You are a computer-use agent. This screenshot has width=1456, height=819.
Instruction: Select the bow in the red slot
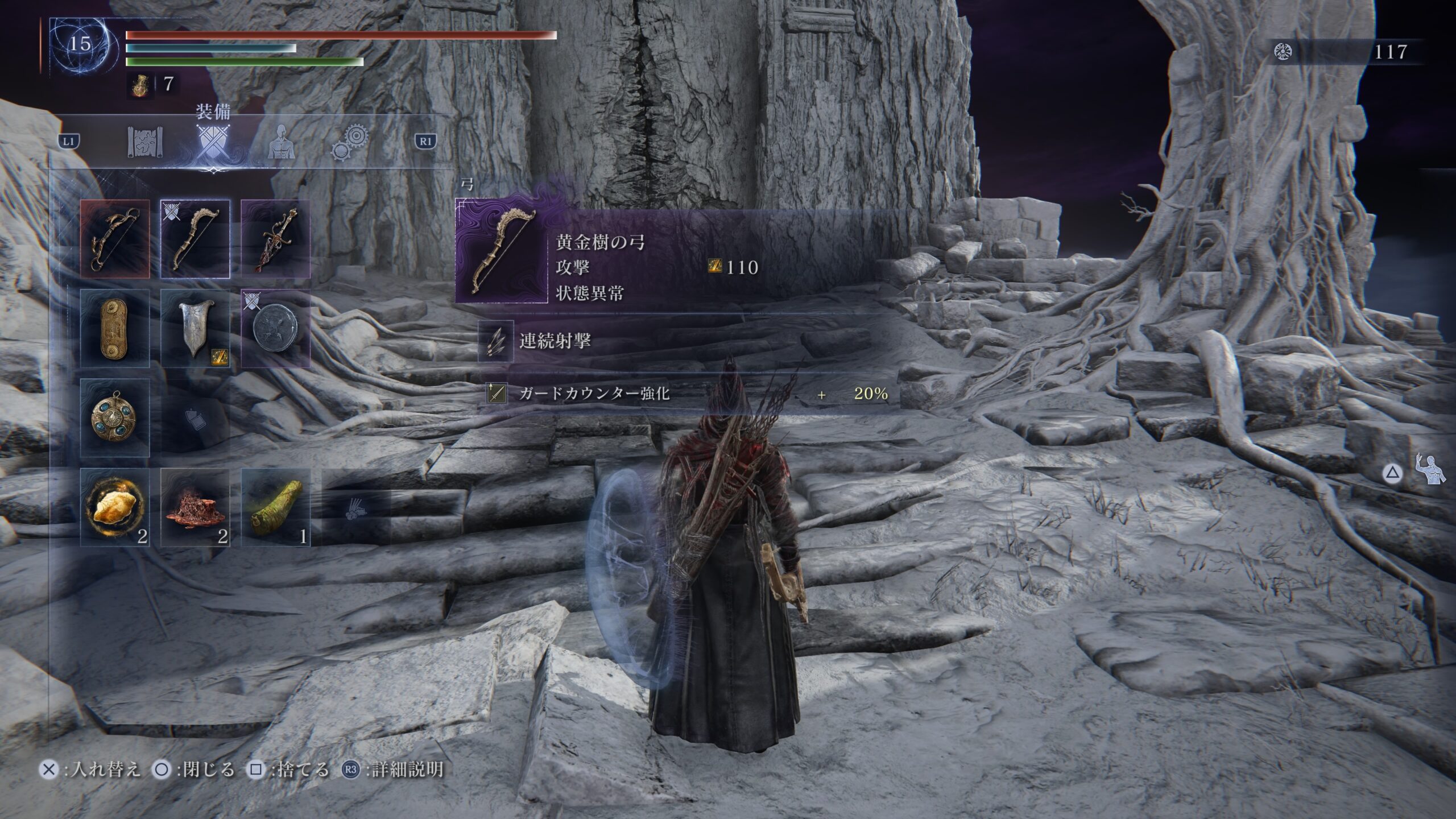coord(115,239)
